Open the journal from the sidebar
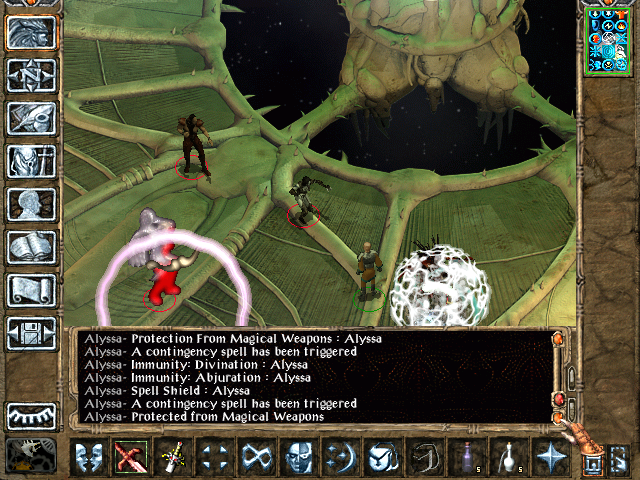This screenshot has height=480, width=640. click(32, 117)
